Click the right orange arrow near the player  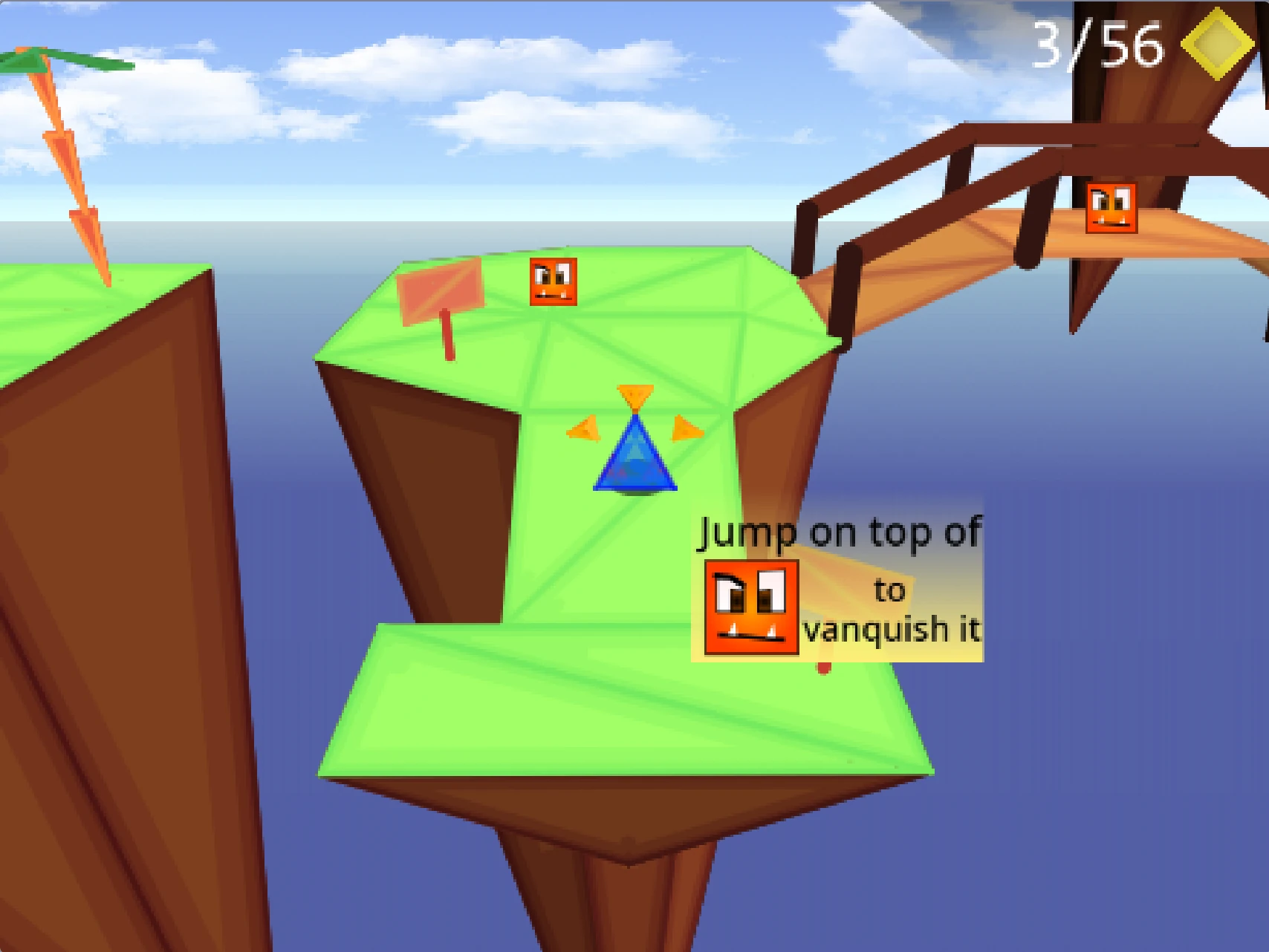(x=686, y=428)
